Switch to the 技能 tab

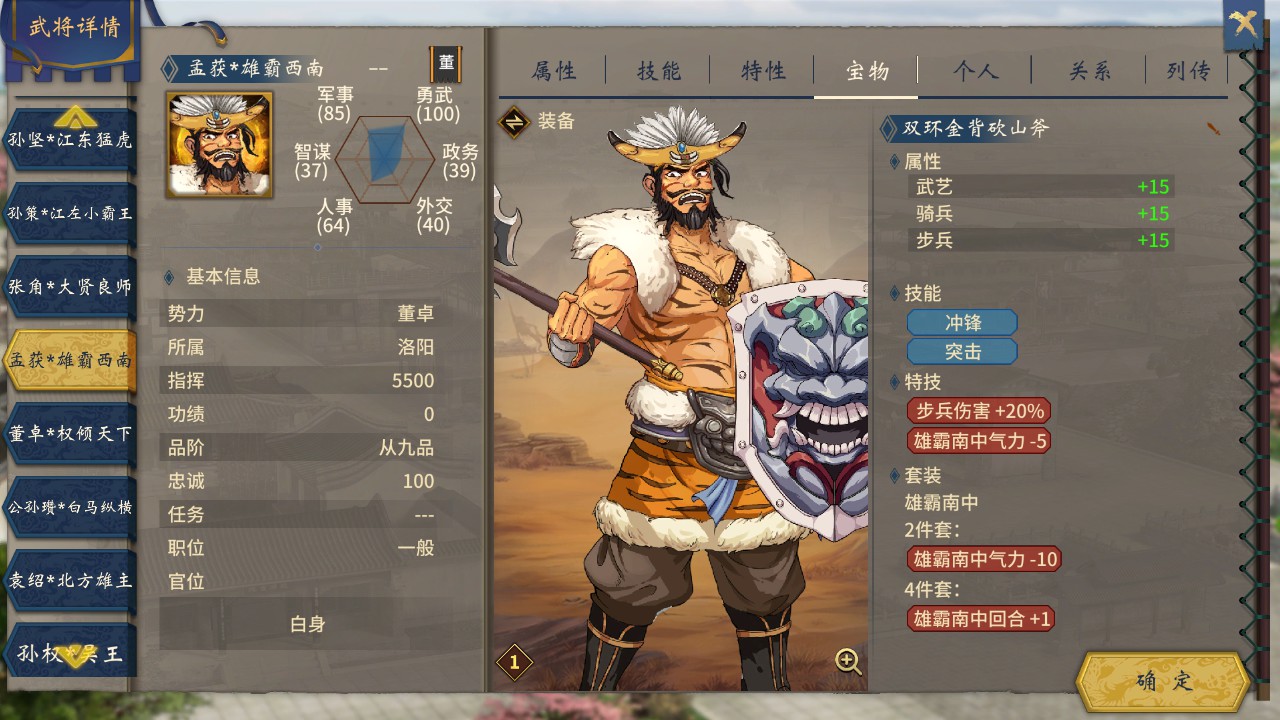coord(657,70)
